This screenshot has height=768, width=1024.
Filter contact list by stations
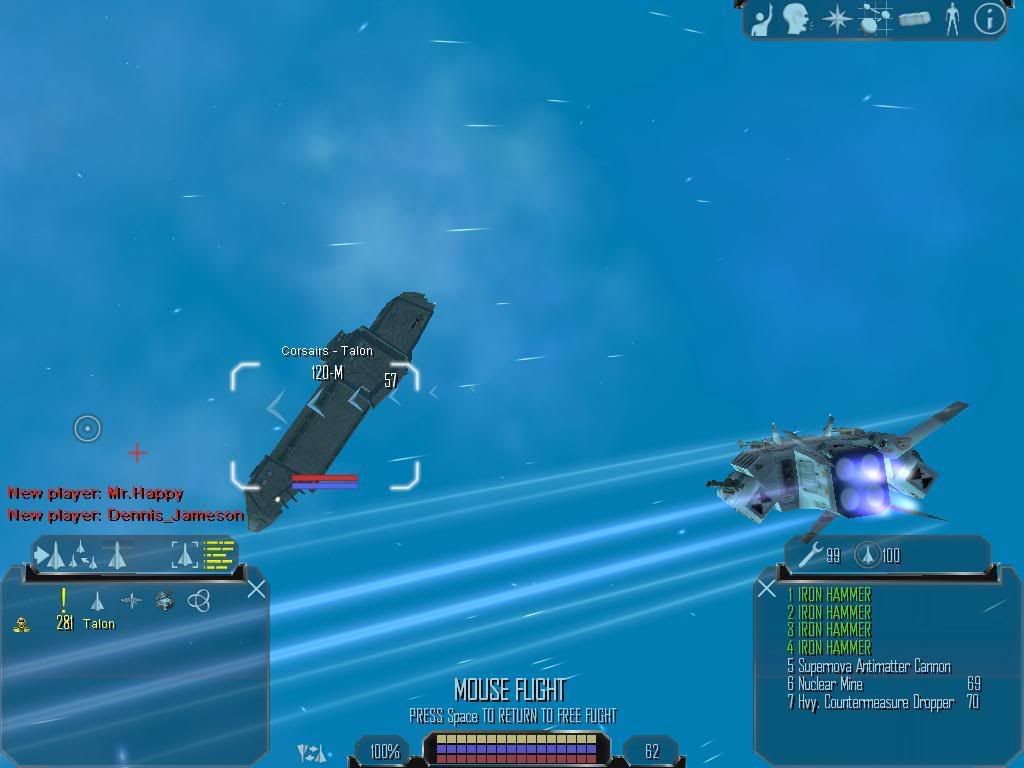(x=131, y=600)
